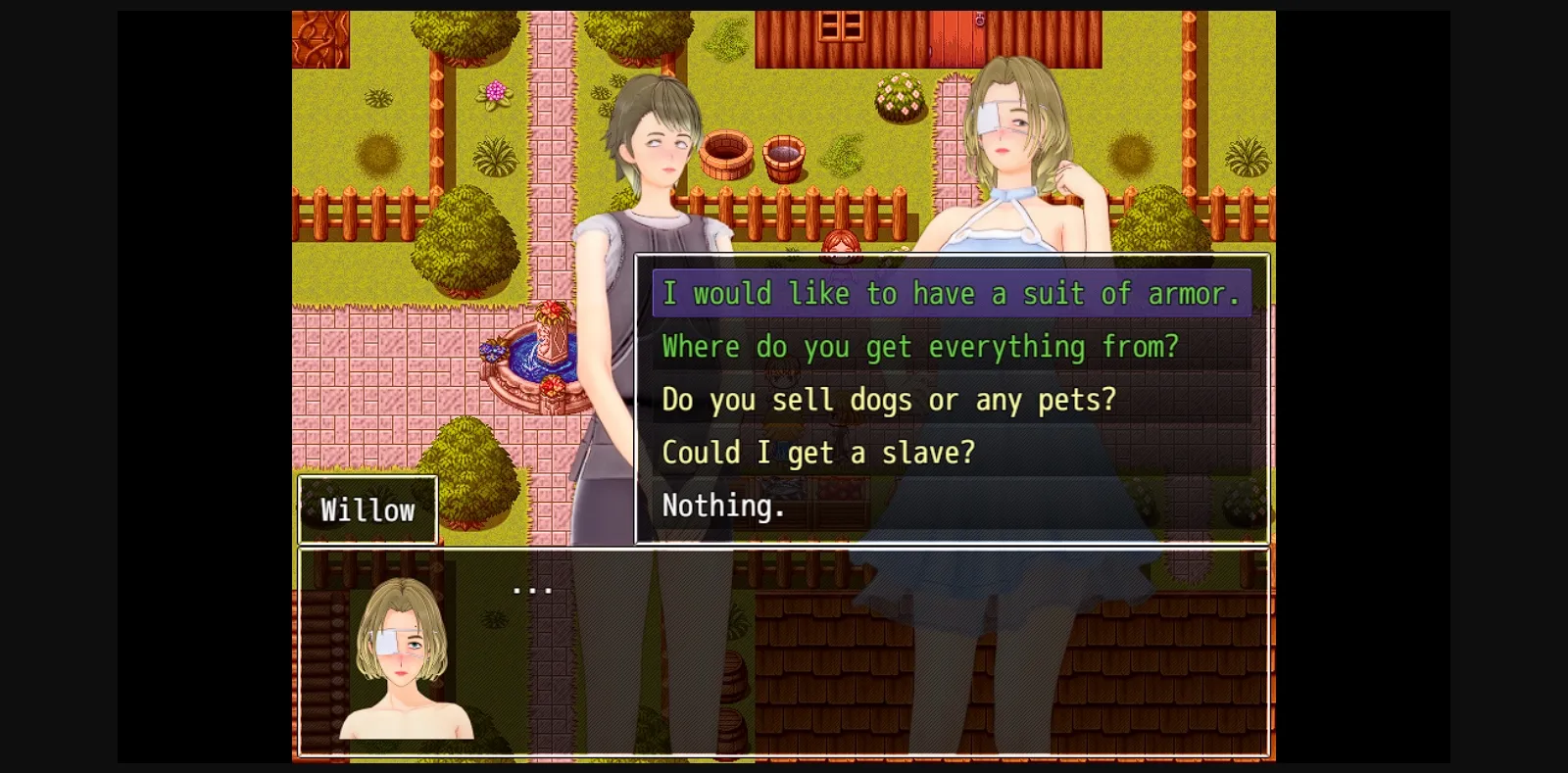Viewport: 1568px width, 773px height.
Task: Choose "I would like to have a suit of armor."
Action: point(951,293)
